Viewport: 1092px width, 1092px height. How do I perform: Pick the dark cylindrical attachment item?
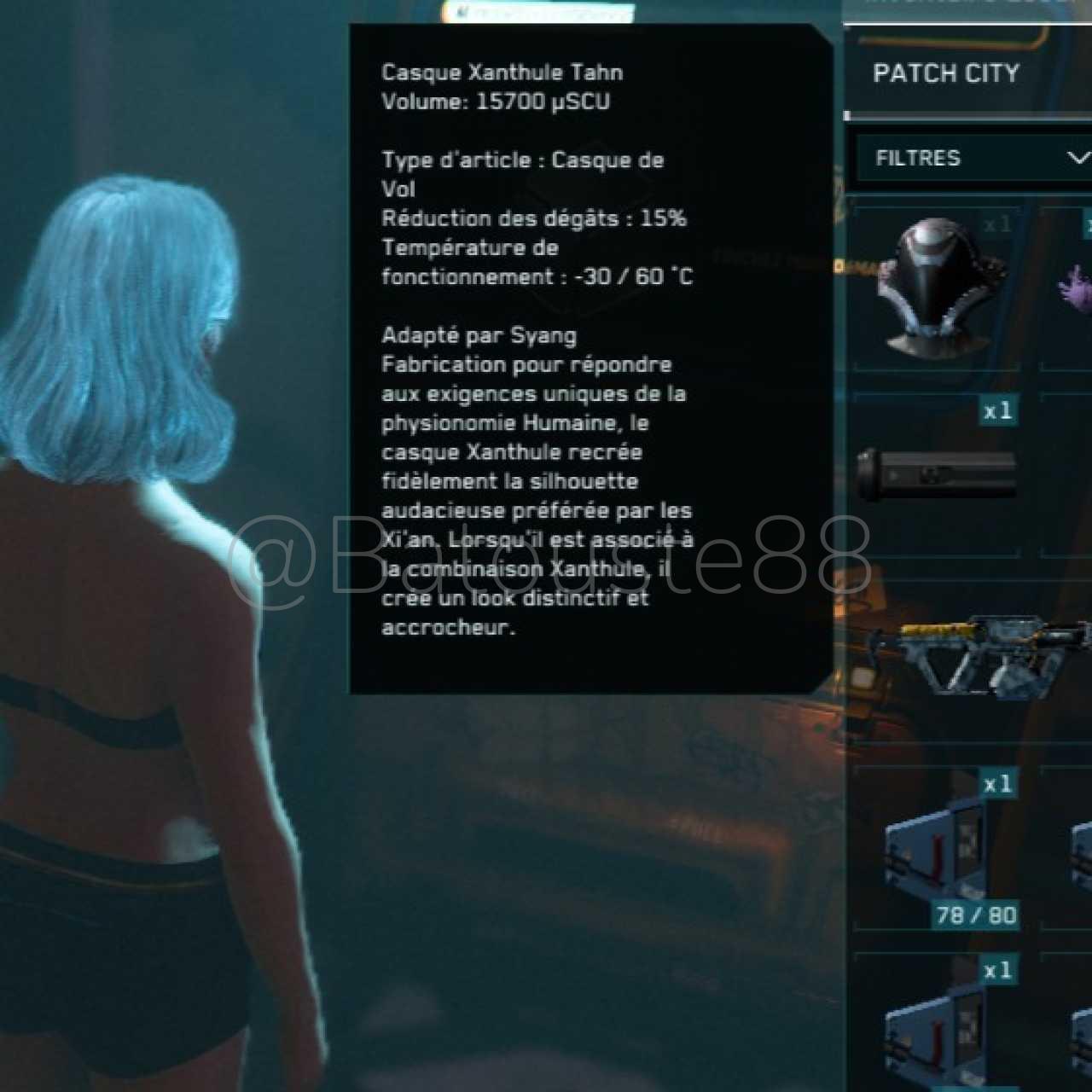pos(937,474)
